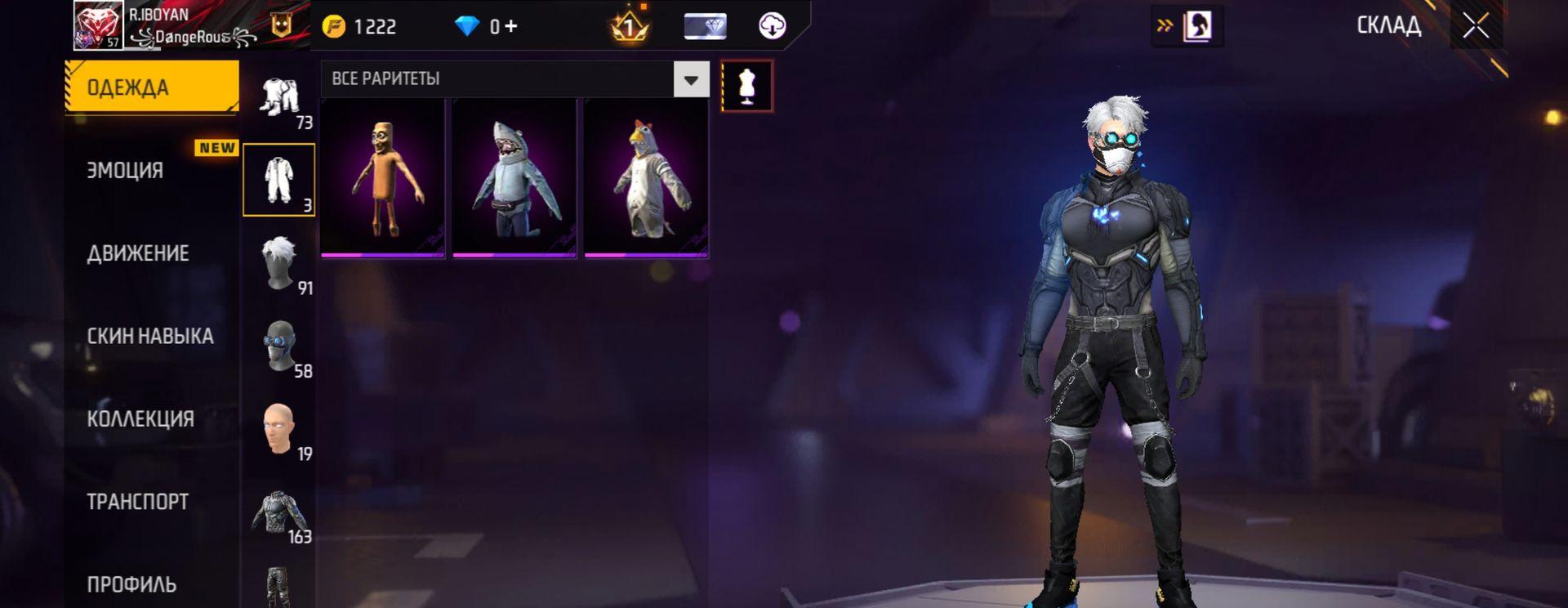Image resolution: width=1568 pixels, height=608 pixels.
Task: Close the СКЛАД vault screen
Action: pyautogui.click(x=1476, y=26)
